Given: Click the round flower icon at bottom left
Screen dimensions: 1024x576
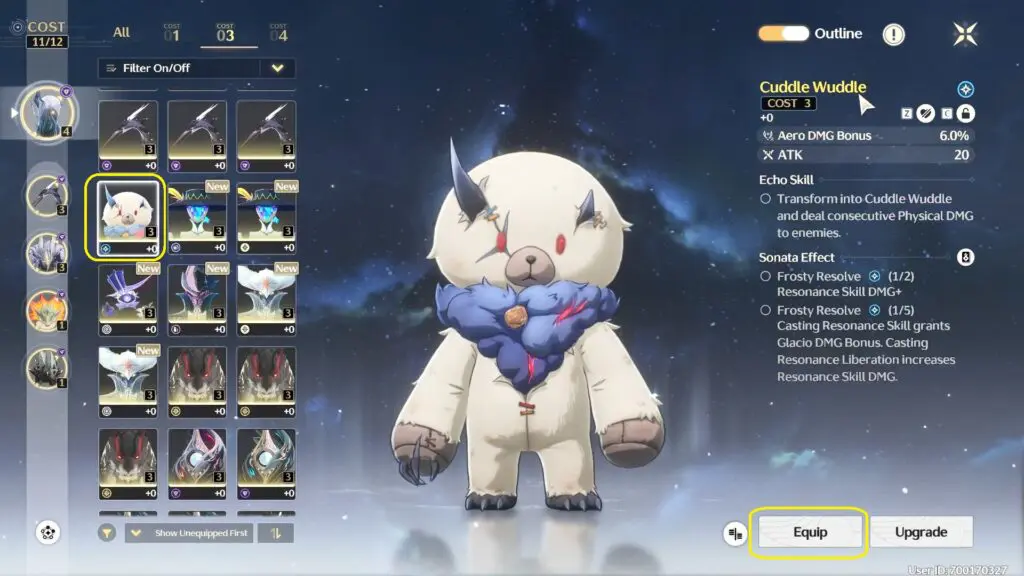Looking at the screenshot, I should (48, 532).
